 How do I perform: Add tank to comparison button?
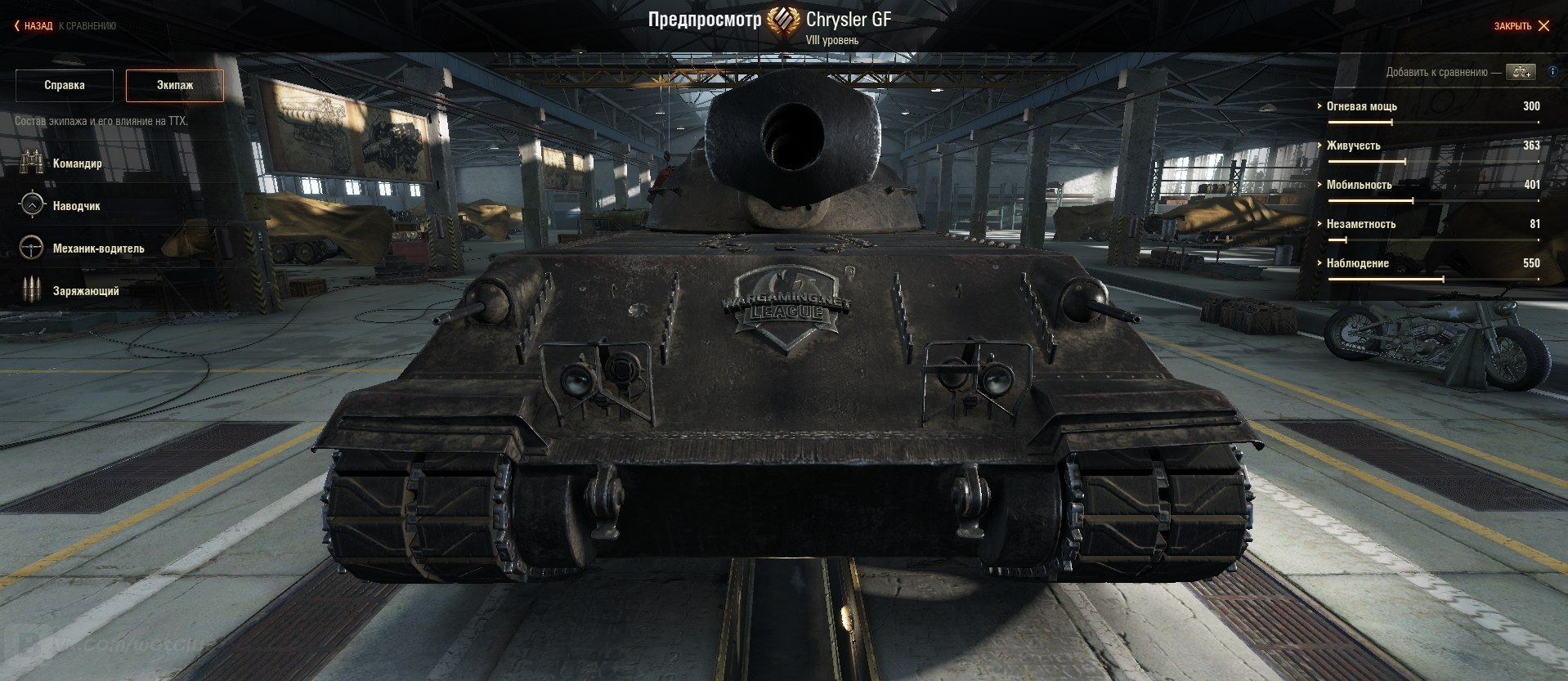(1522, 72)
